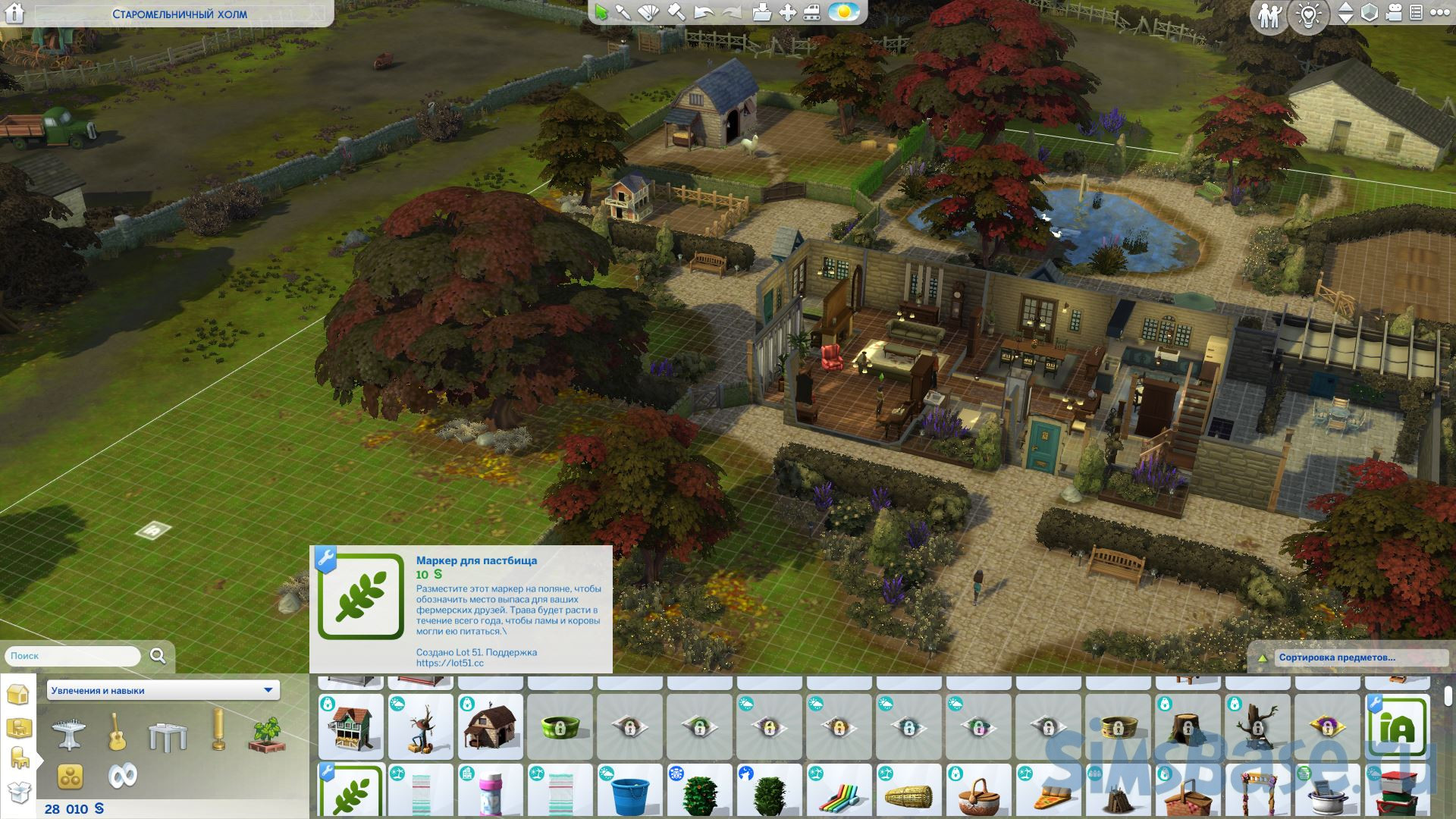The width and height of the screenshot is (1456, 819).
Task: Open the three-dots options menu
Action: tap(1439, 14)
